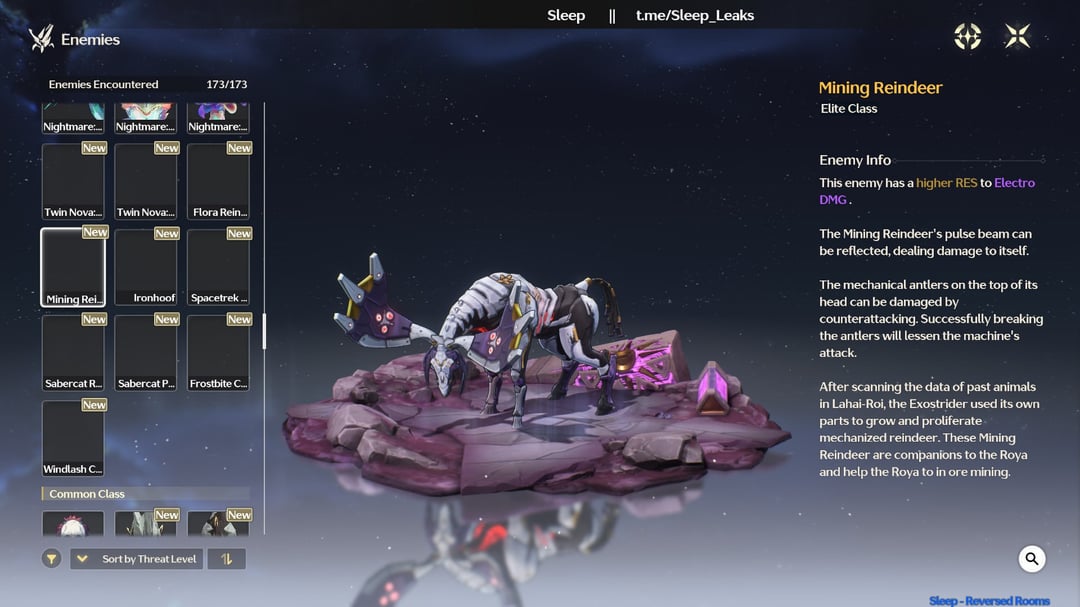Click the circular star icon beside the close button
The height and width of the screenshot is (607, 1080).
pos(968,37)
